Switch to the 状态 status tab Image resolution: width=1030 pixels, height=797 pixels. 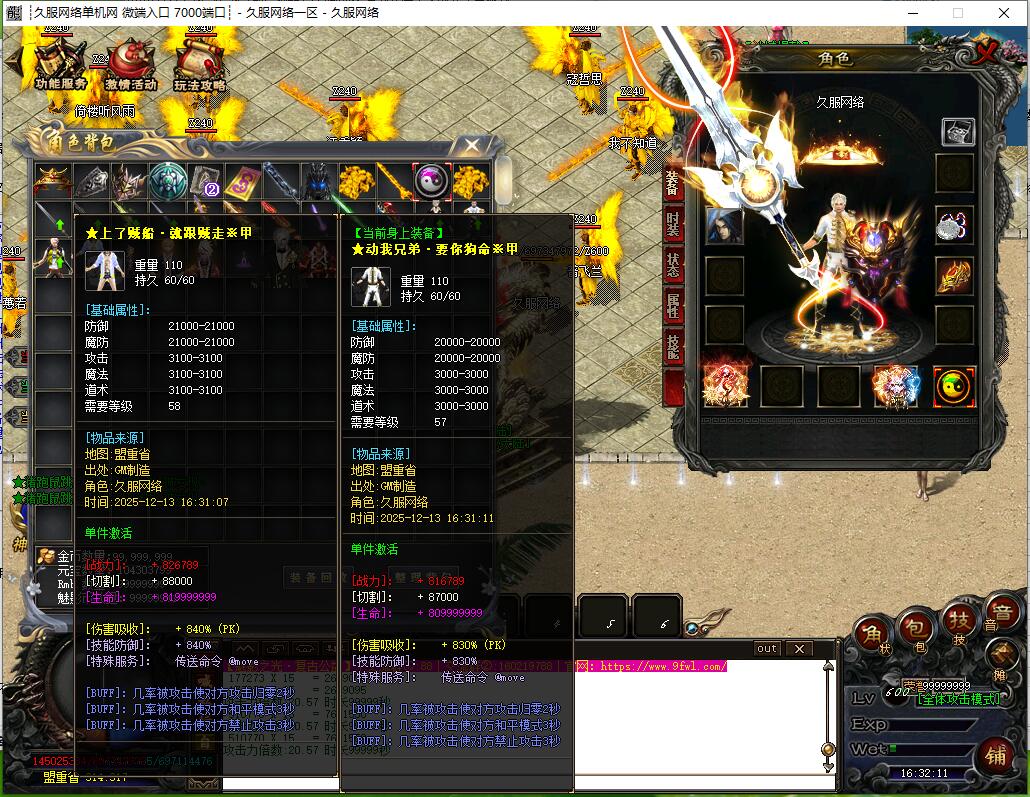(673, 265)
